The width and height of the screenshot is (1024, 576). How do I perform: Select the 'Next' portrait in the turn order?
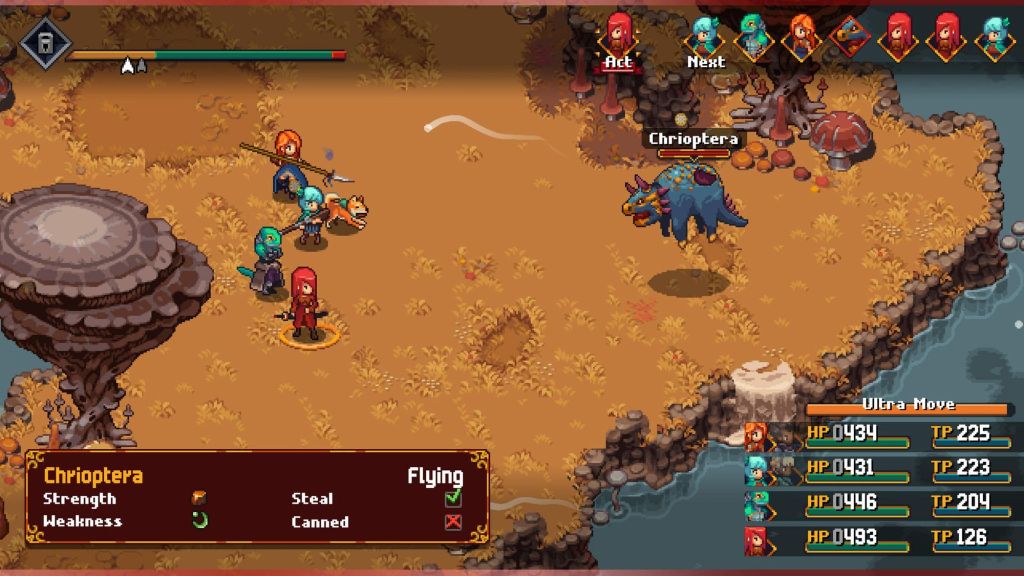tap(705, 35)
